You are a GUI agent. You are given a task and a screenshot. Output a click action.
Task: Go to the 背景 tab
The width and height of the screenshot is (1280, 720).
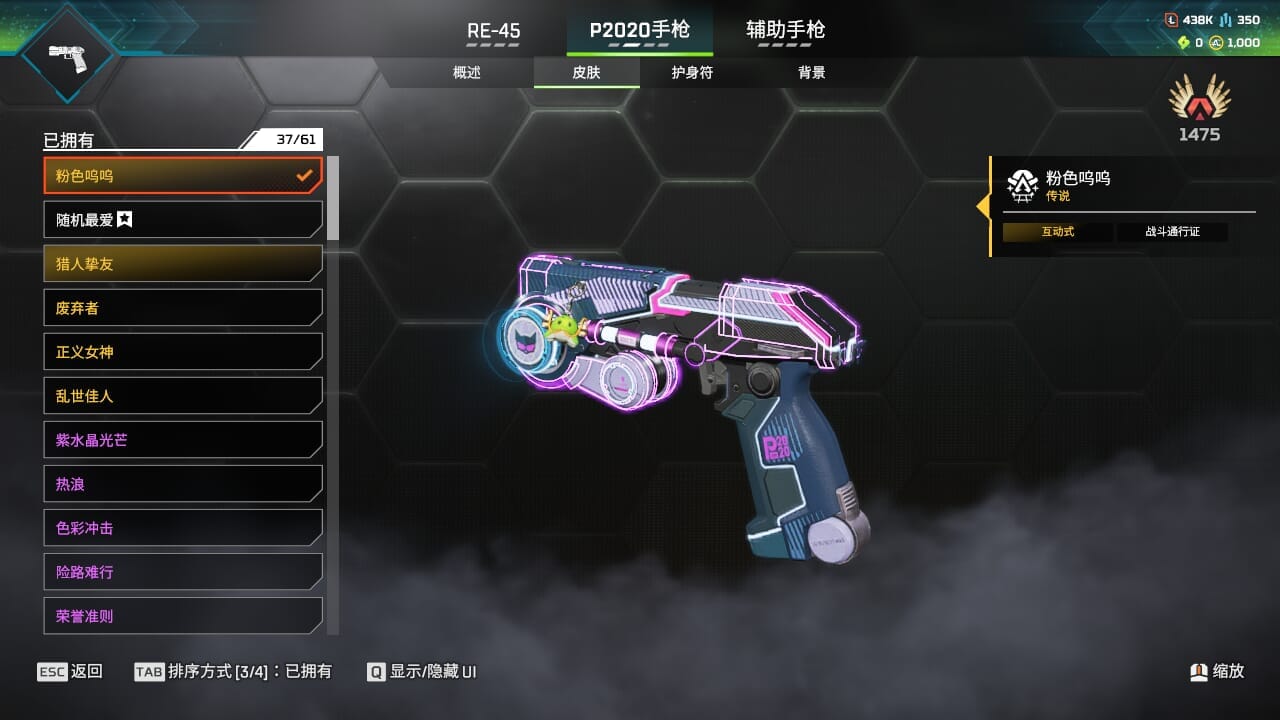tap(811, 72)
